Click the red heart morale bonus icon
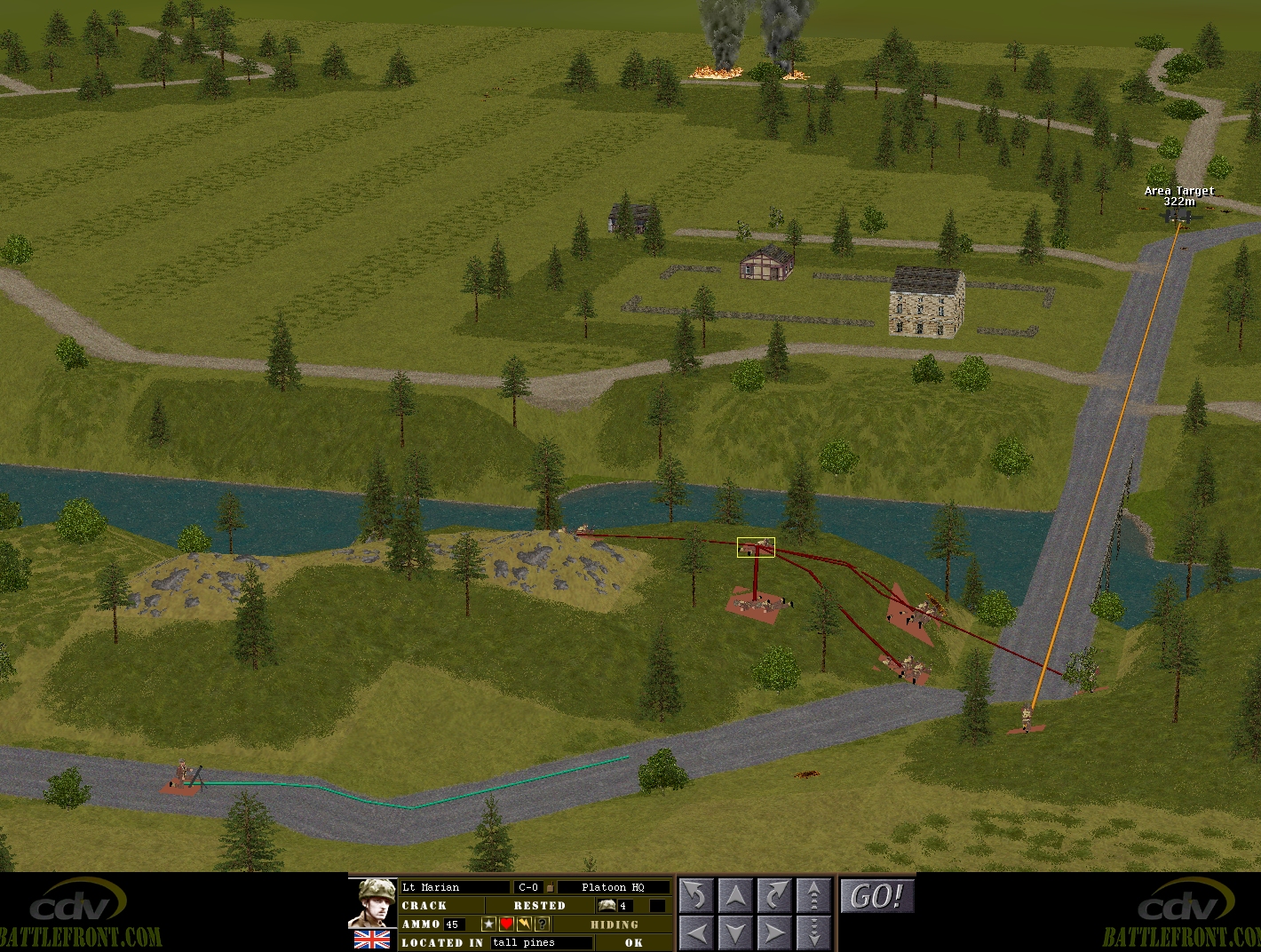Screen dimensions: 1261x952 pyautogui.click(x=506, y=924)
